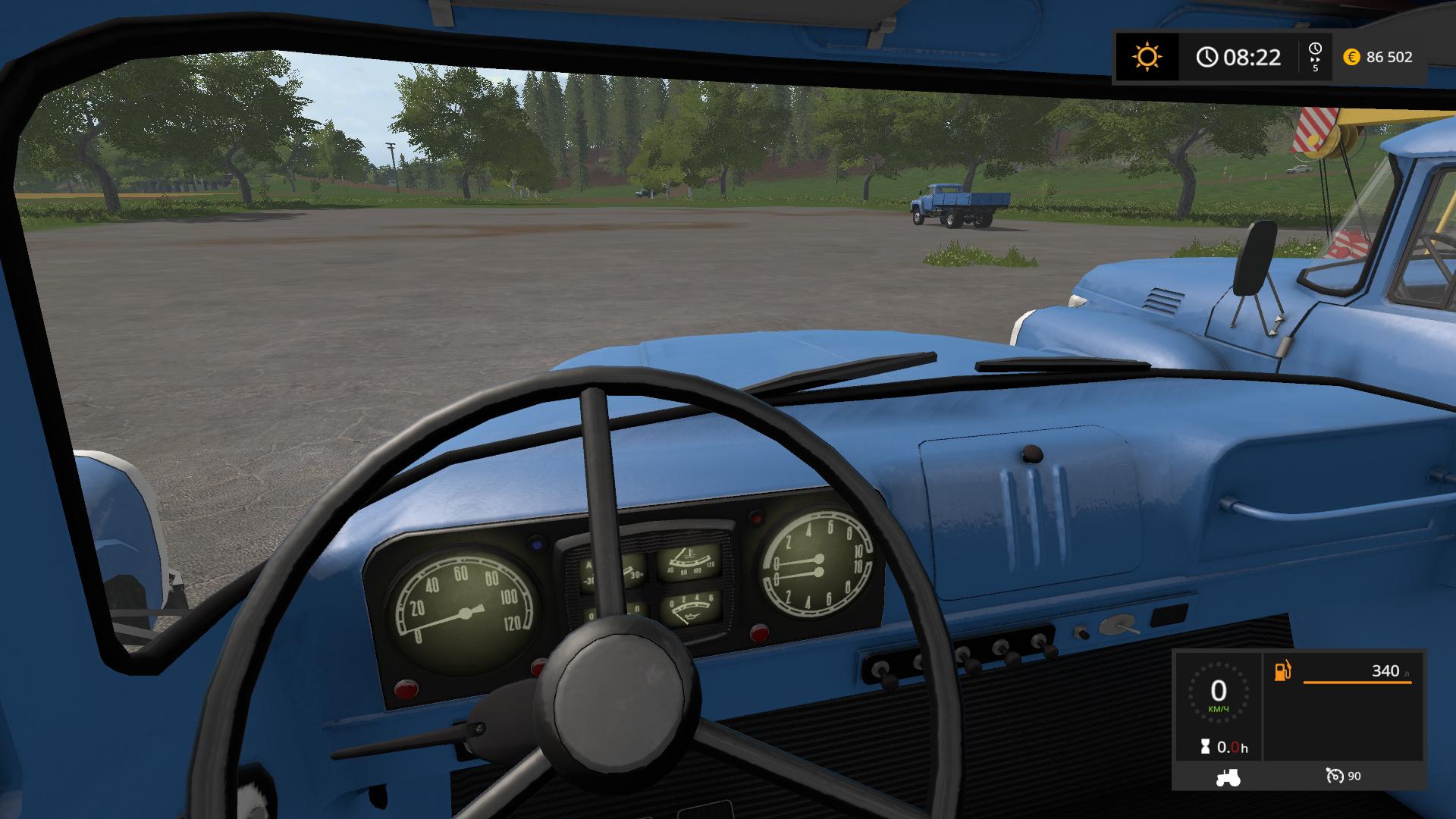1456x819 pixels.
Task: Click the sun weather icon
Action: tap(1147, 57)
